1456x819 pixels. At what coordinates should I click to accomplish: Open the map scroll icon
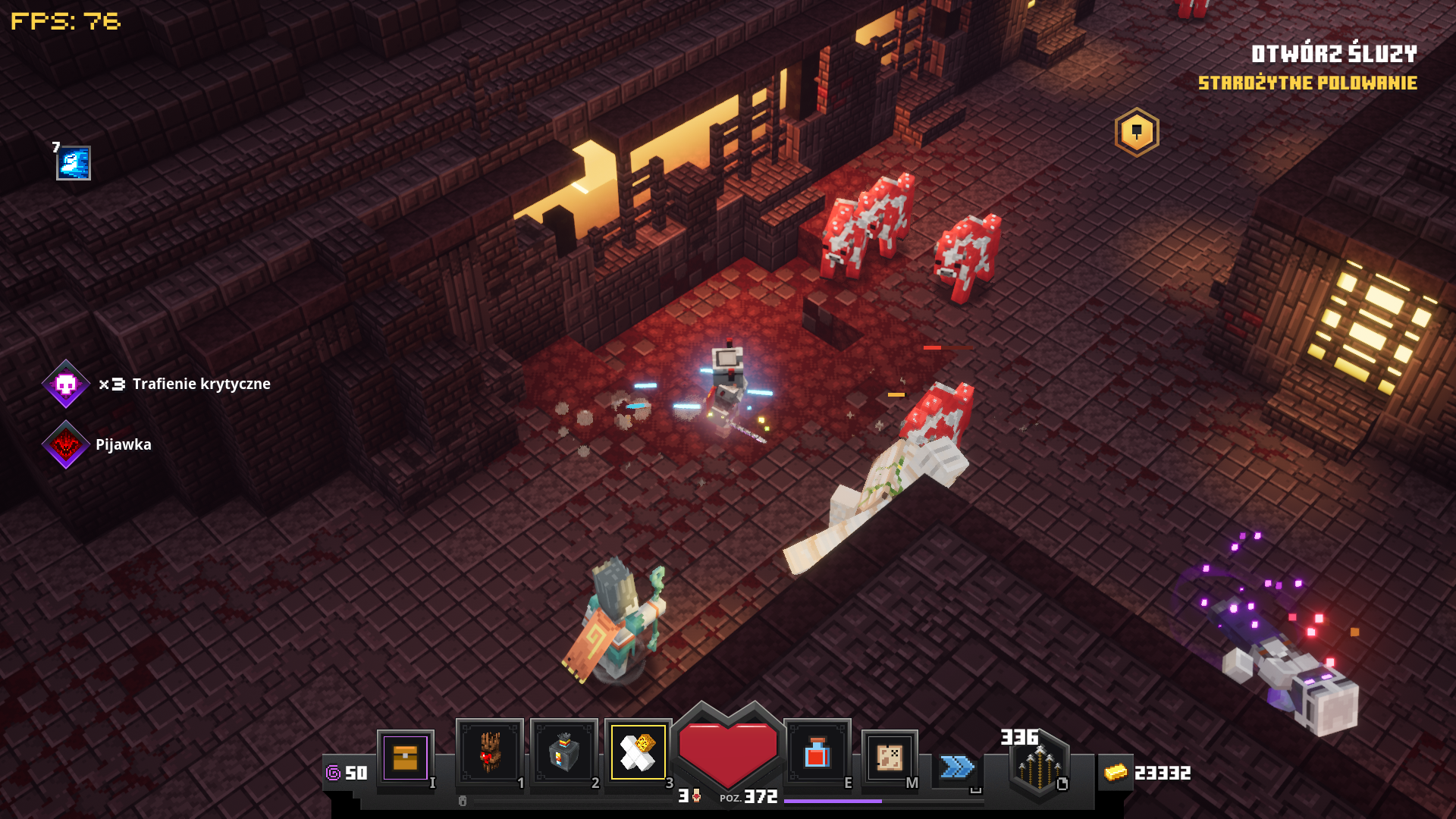tap(890, 758)
